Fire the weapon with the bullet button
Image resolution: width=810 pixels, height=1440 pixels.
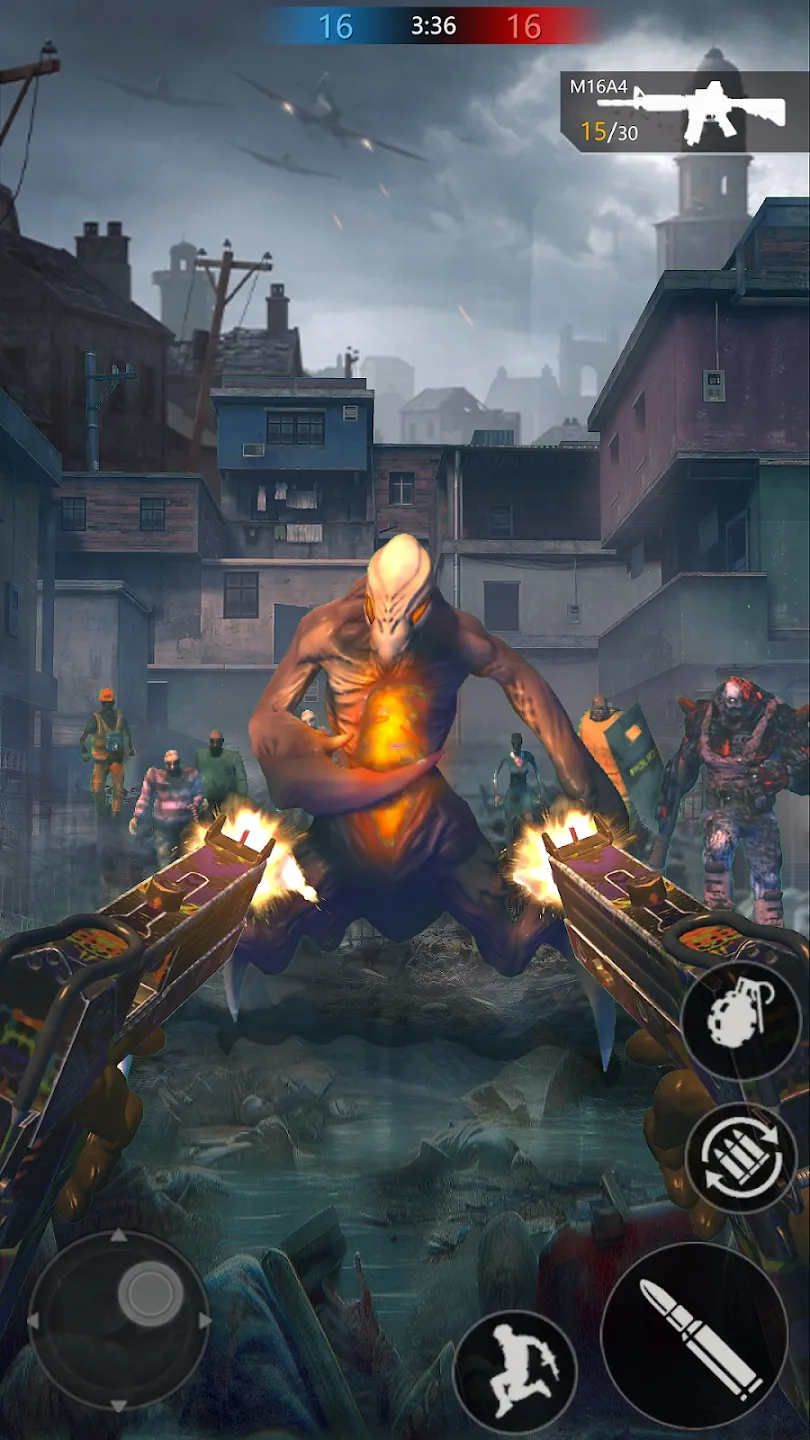(x=694, y=1335)
